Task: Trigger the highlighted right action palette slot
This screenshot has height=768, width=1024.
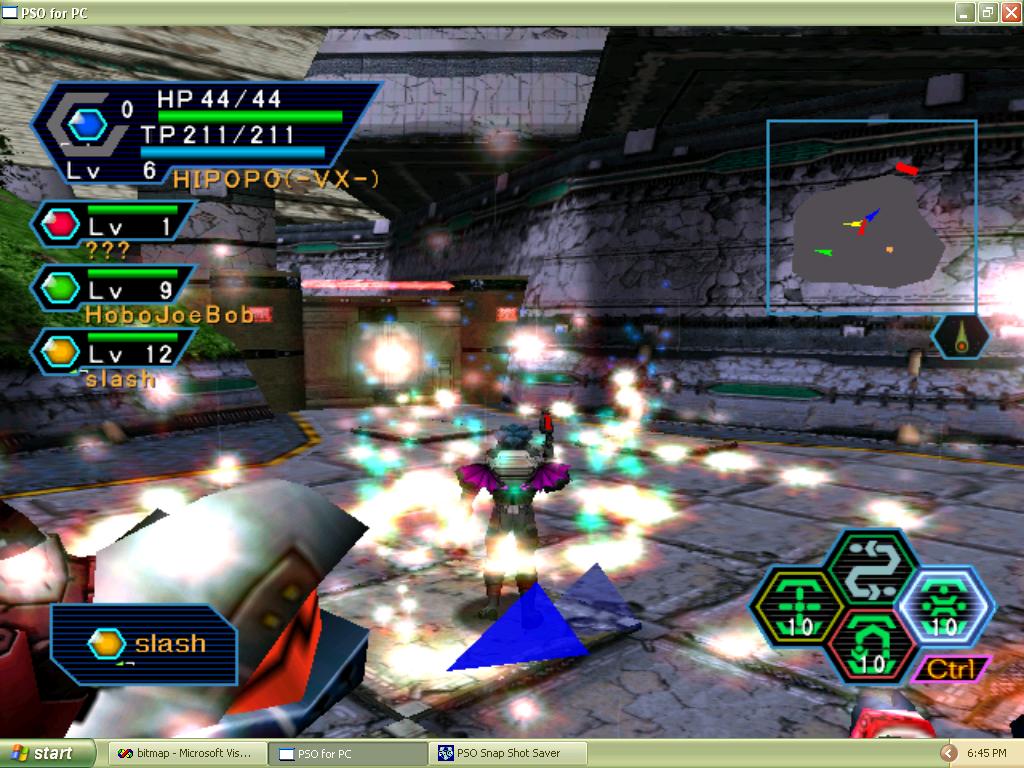Action: (x=944, y=605)
